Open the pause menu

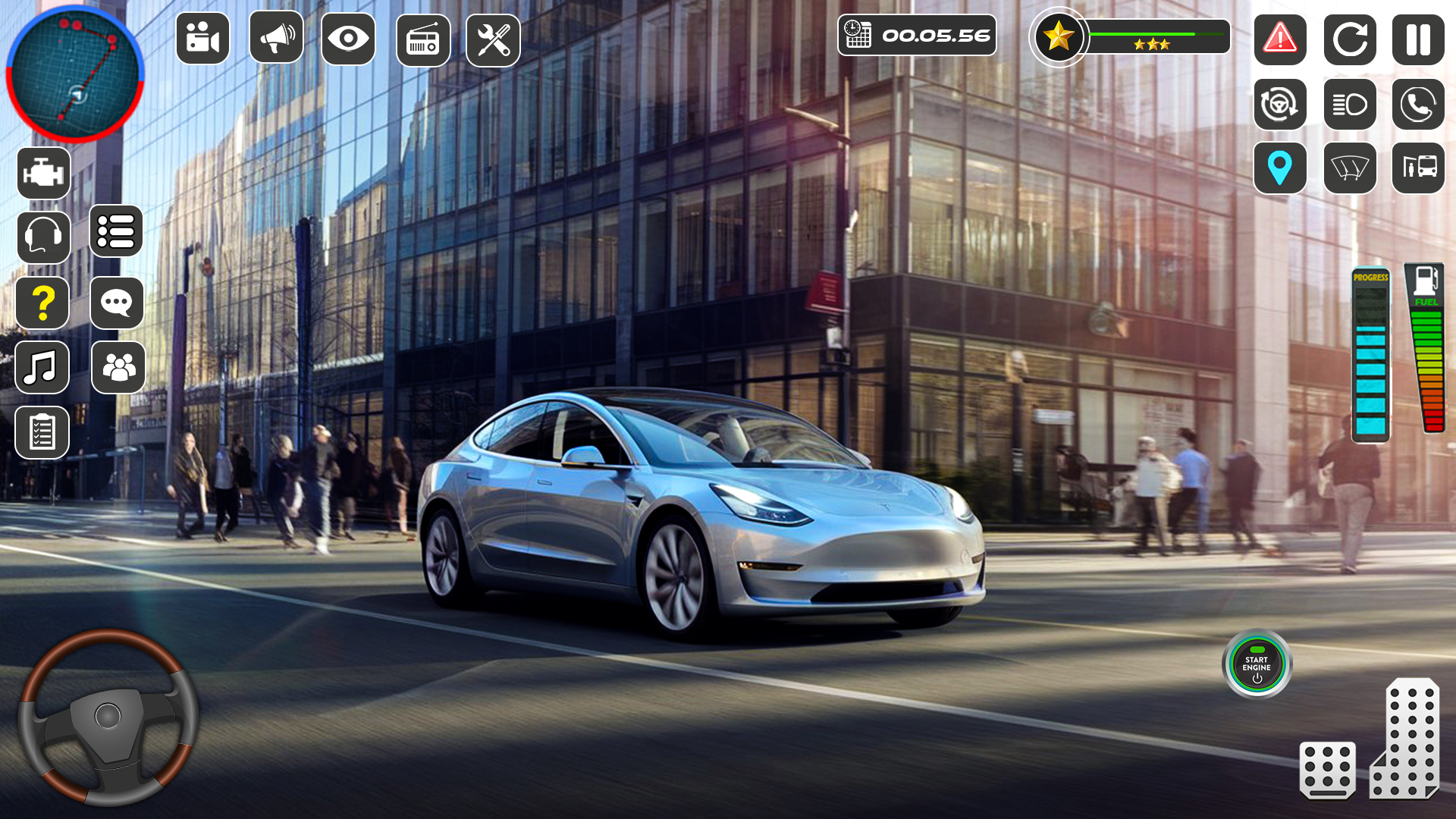click(1419, 39)
